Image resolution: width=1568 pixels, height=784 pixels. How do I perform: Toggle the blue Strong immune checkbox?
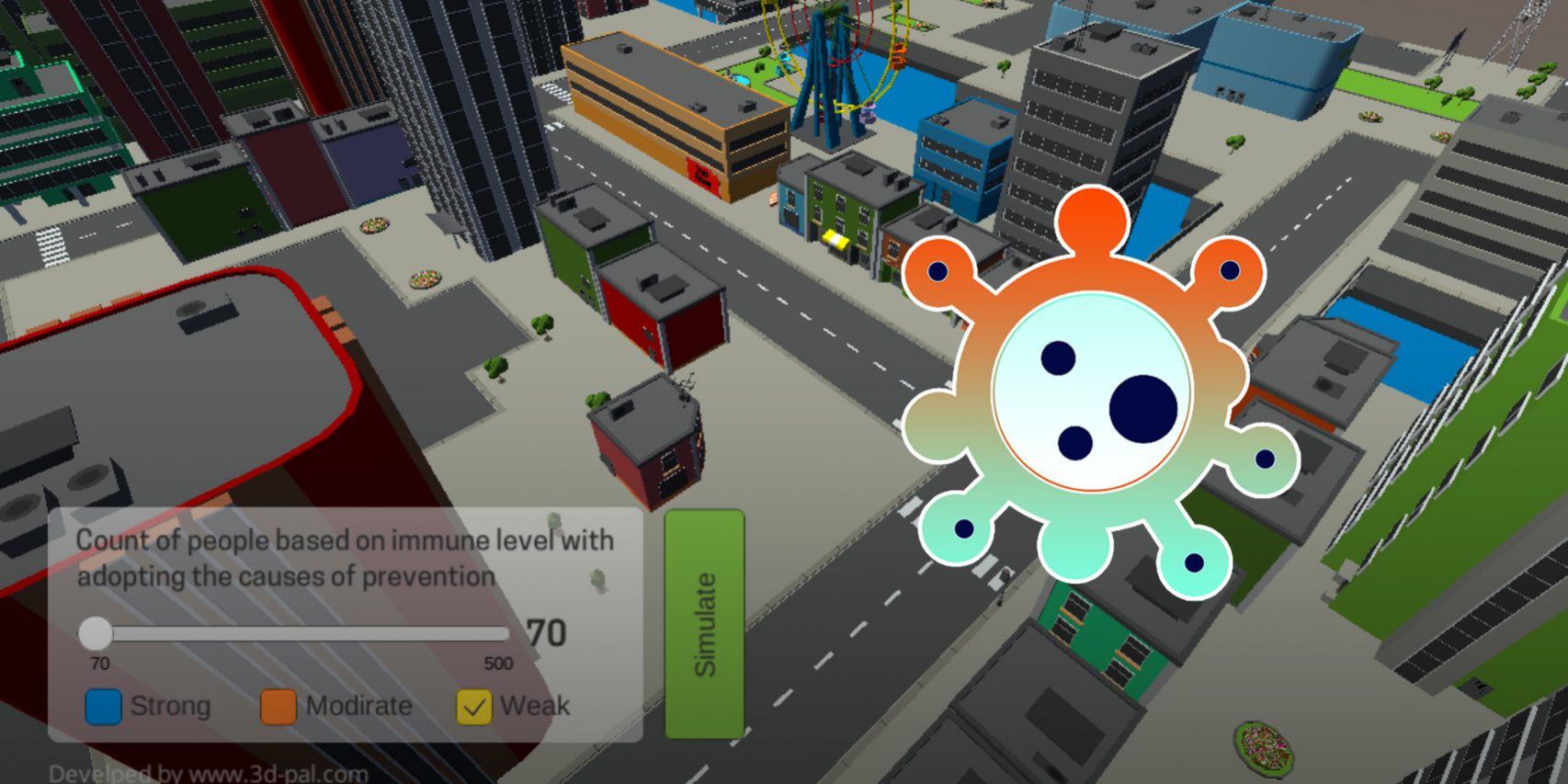tap(103, 707)
